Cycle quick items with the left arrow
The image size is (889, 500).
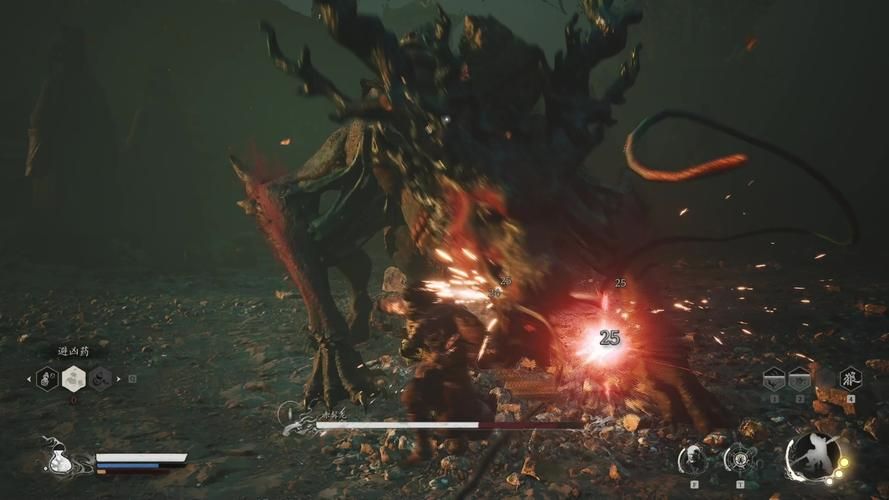(28, 379)
